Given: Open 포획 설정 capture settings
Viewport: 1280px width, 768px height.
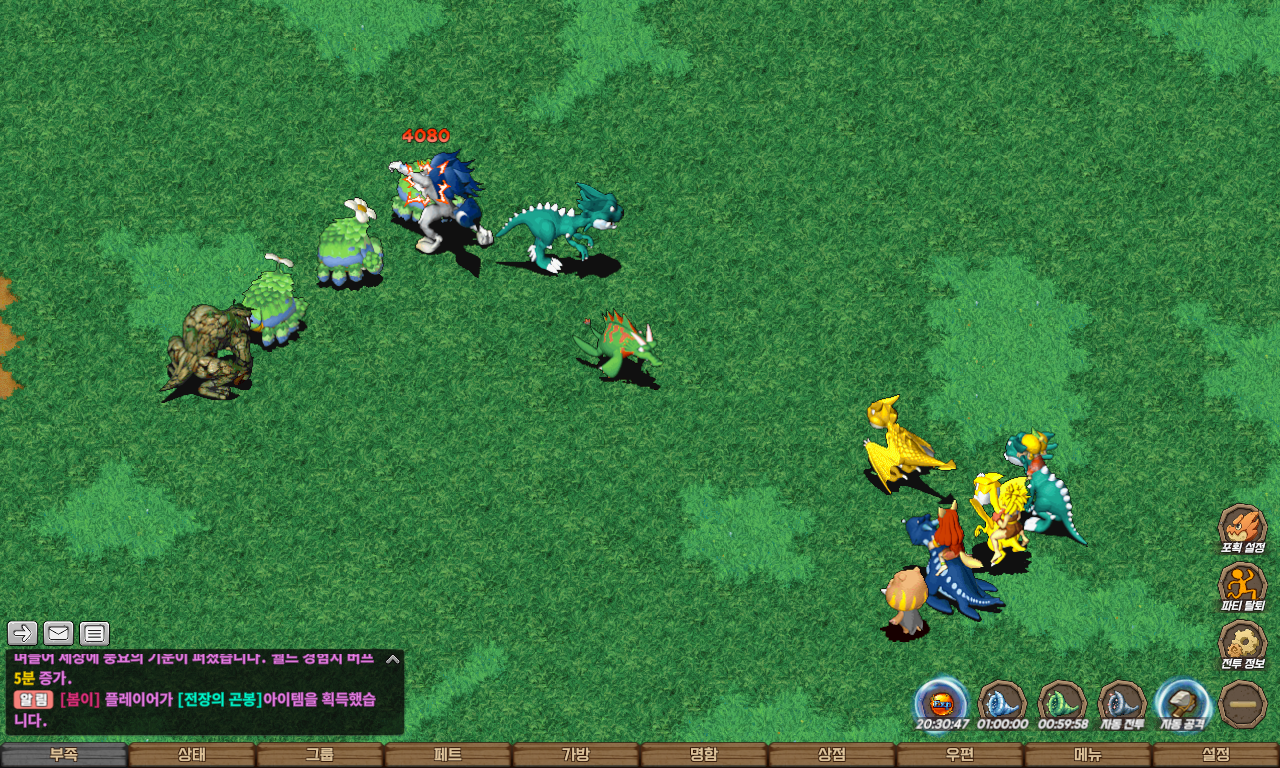Looking at the screenshot, I should pyautogui.click(x=1243, y=528).
